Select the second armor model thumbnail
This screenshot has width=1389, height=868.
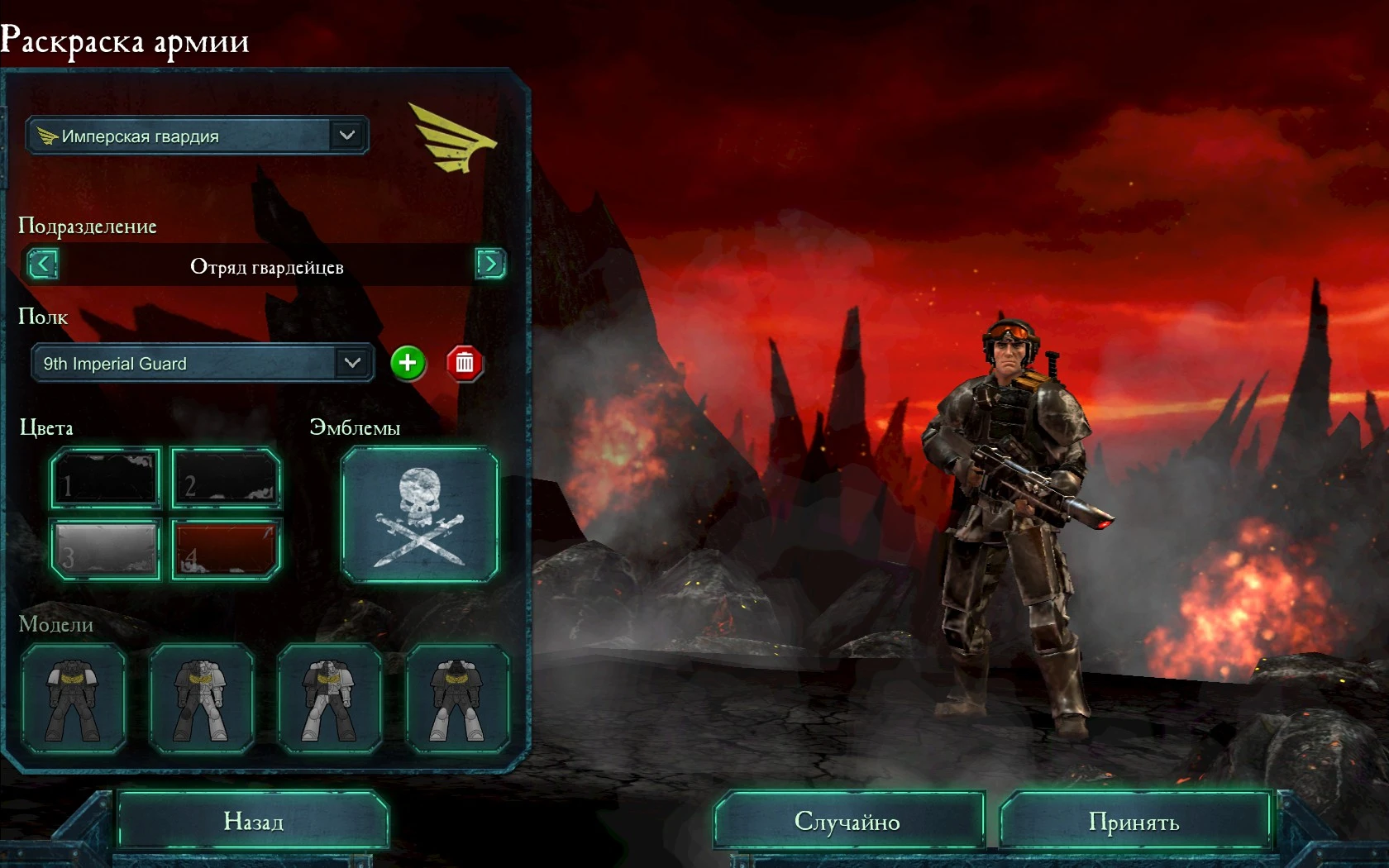(x=203, y=699)
